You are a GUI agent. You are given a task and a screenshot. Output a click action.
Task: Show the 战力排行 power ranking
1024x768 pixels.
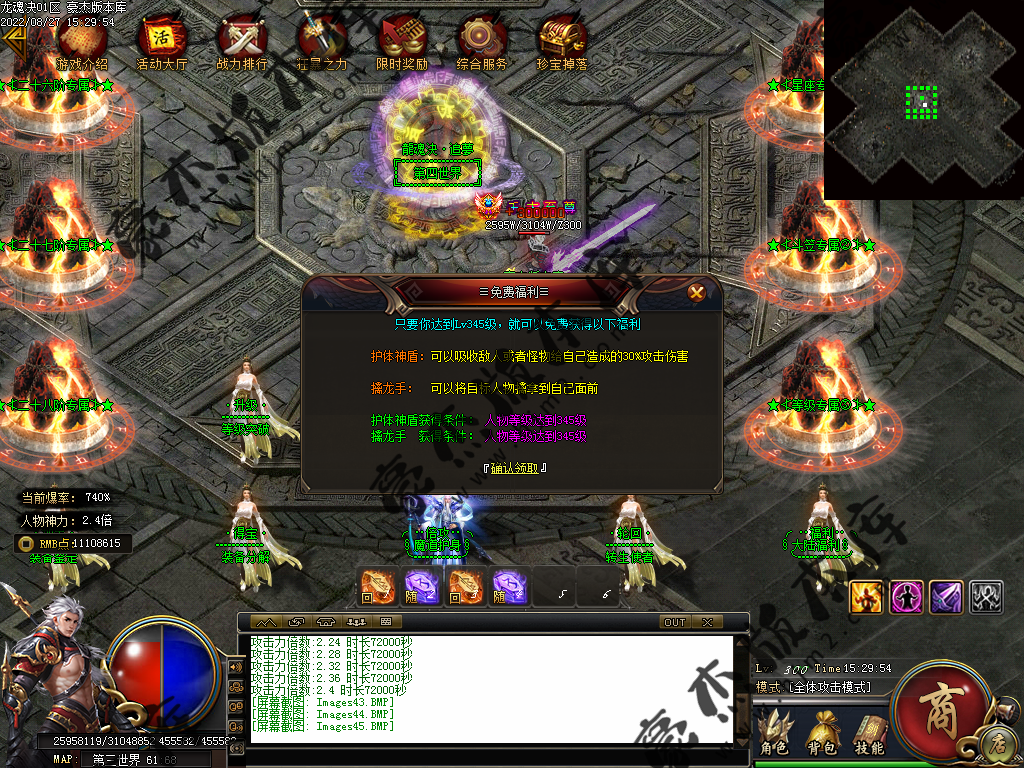pyautogui.click(x=242, y=45)
